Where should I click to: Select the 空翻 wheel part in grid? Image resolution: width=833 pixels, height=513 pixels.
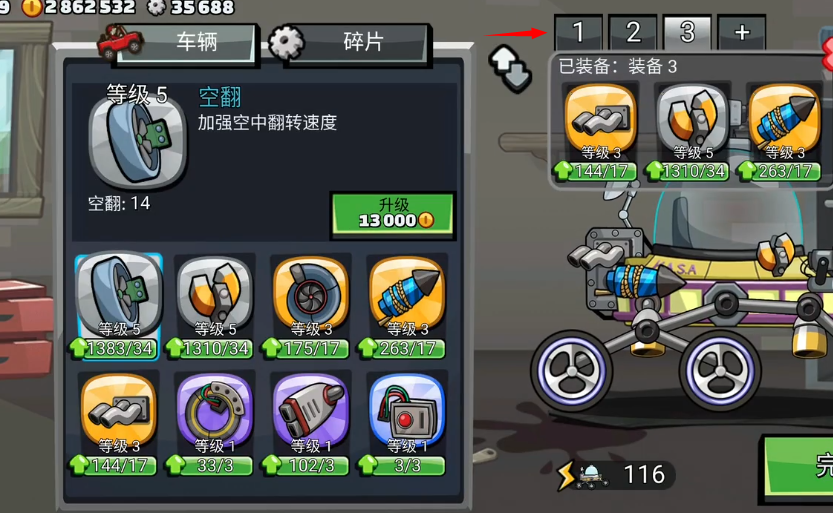[119, 300]
